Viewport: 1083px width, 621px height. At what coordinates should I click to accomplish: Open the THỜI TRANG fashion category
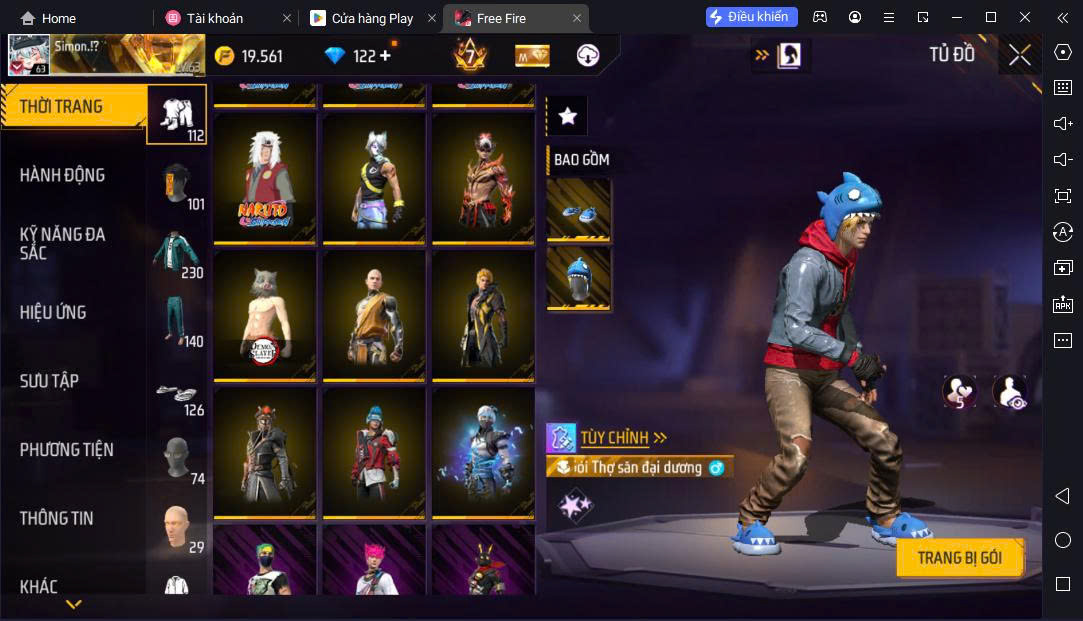tap(62, 107)
